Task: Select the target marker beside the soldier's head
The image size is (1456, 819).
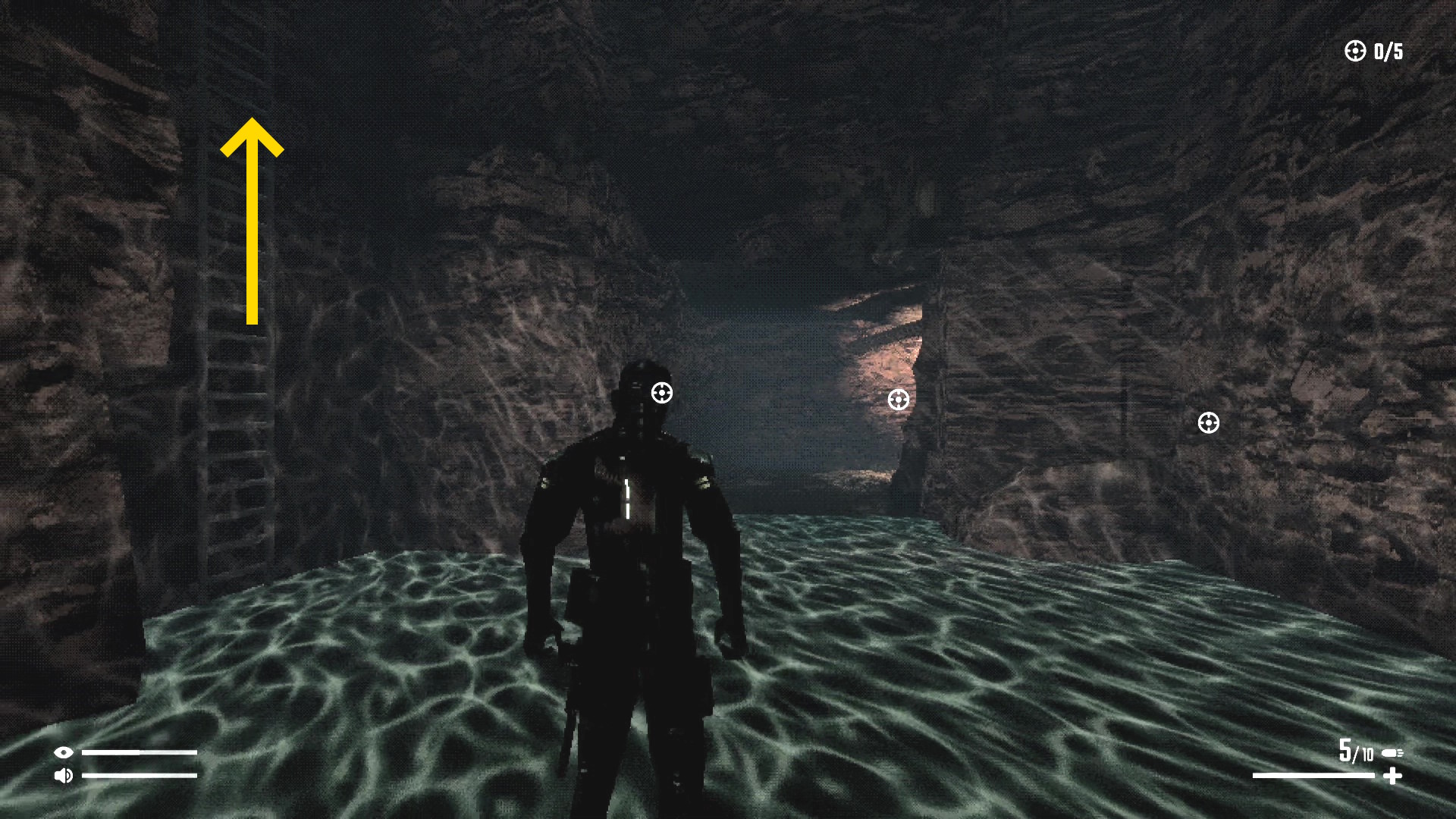Action: coord(662,393)
